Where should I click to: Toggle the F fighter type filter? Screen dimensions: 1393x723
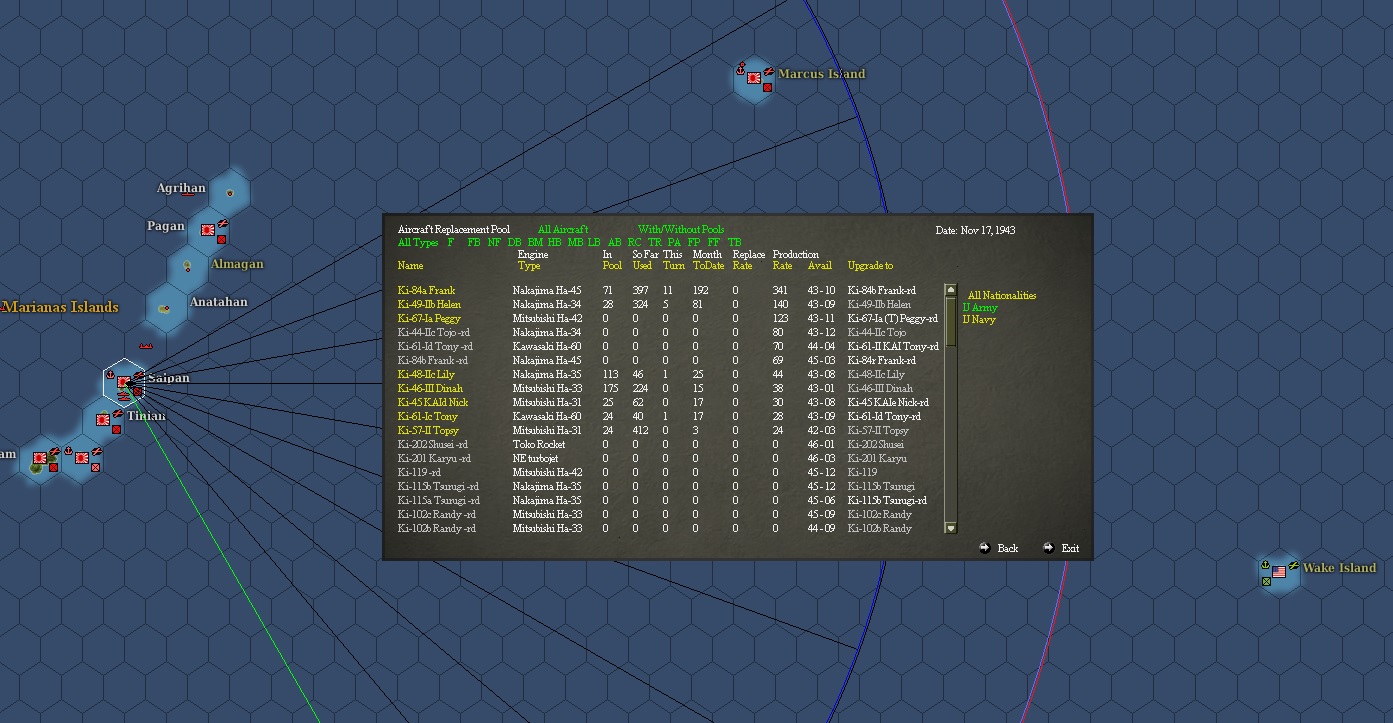click(x=451, y=242)
